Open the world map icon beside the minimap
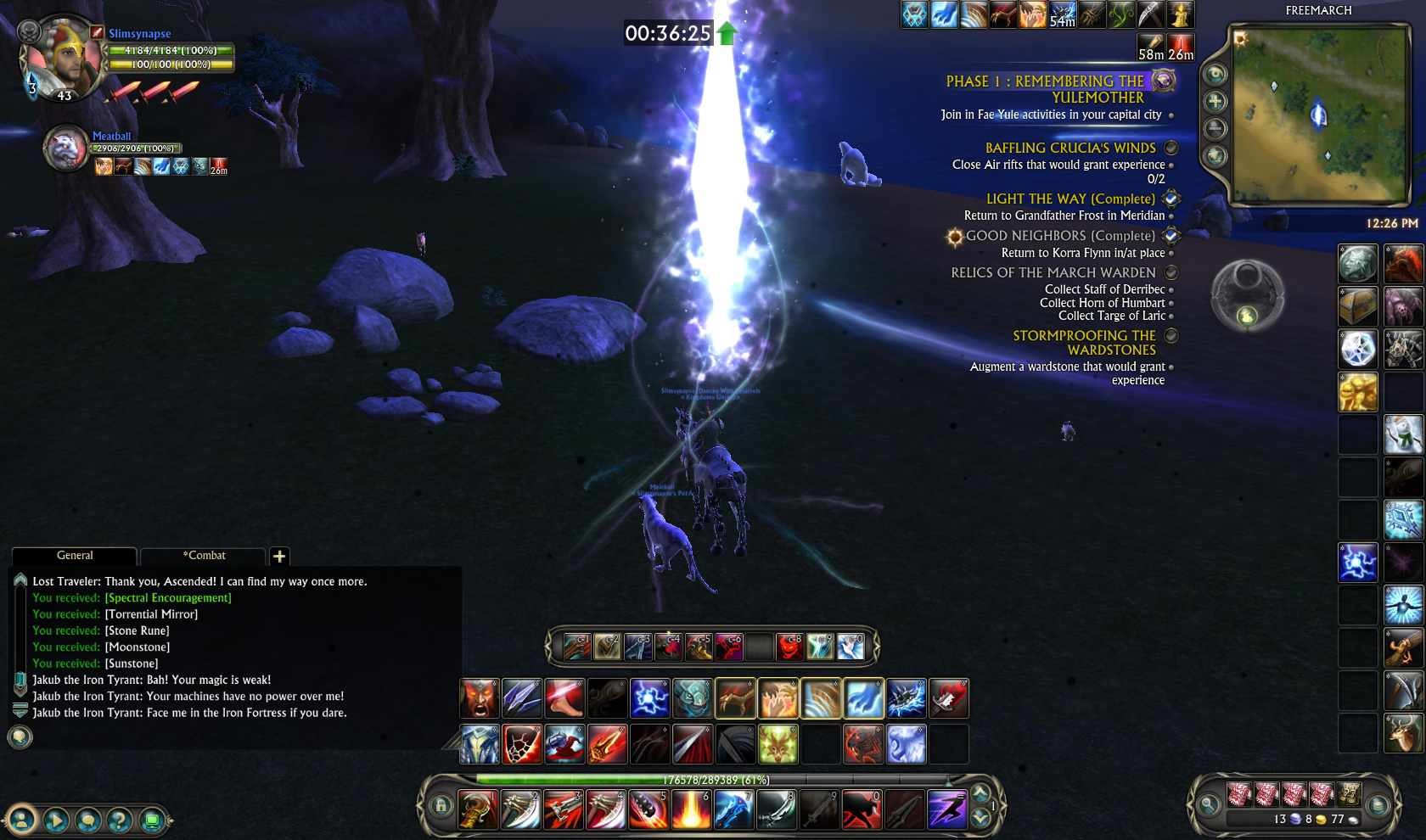This screenshot has height=840, width=1426. click(x=1216, y=158)
